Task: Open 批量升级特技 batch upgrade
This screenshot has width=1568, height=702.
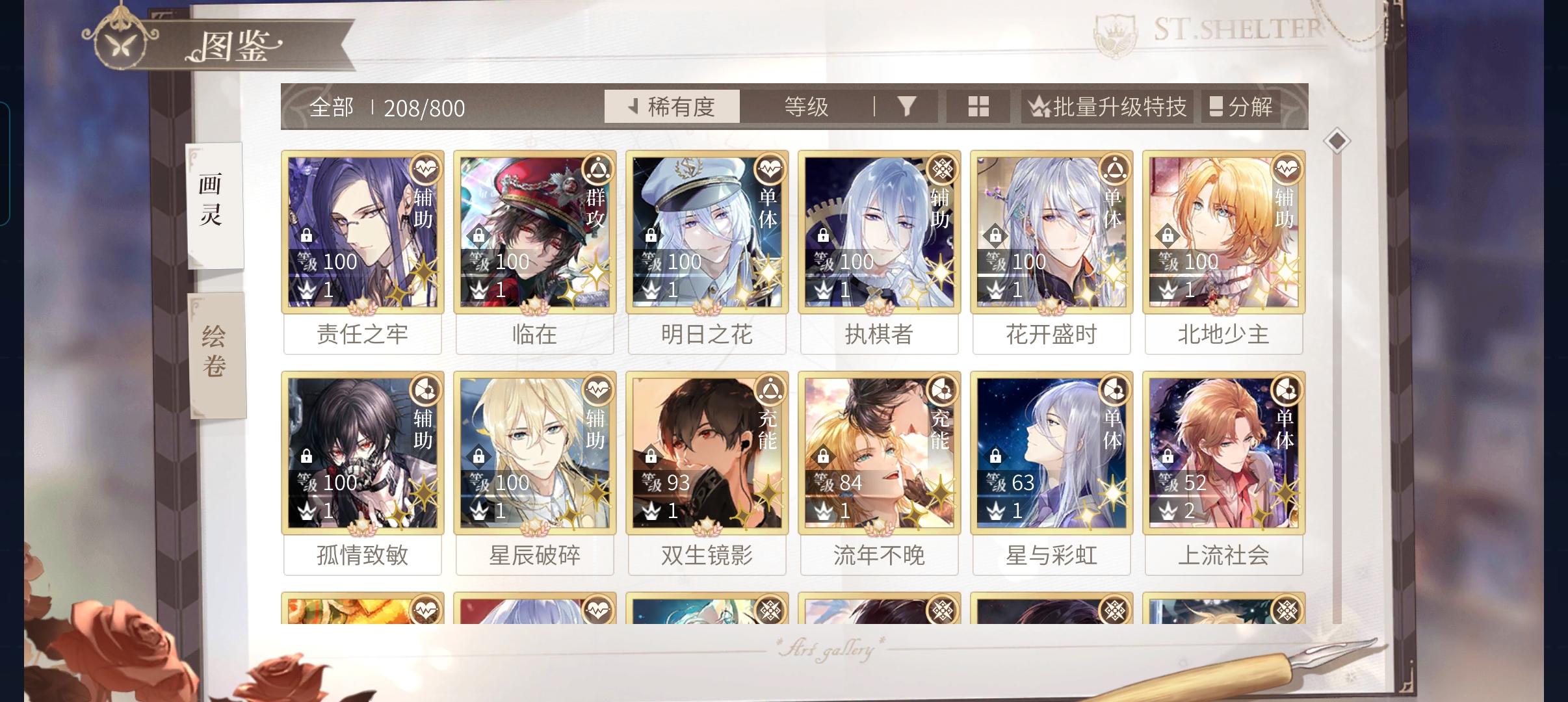Action: click(x=1106, y=106)
